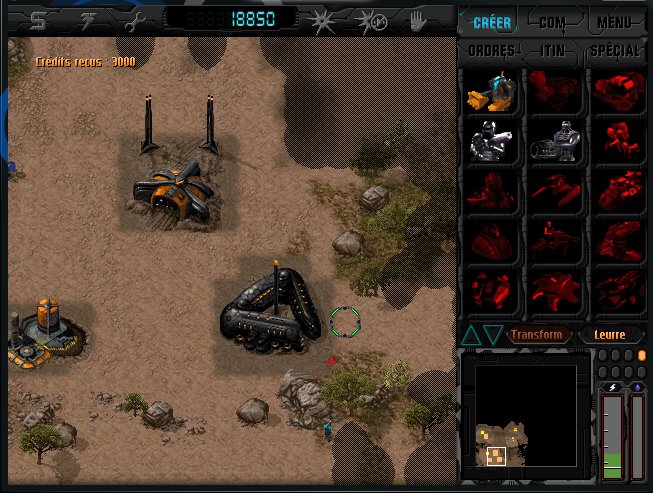Activate the wrench repair icon
Viewport: 653px width, 493px height.
[x=136, y=19]
